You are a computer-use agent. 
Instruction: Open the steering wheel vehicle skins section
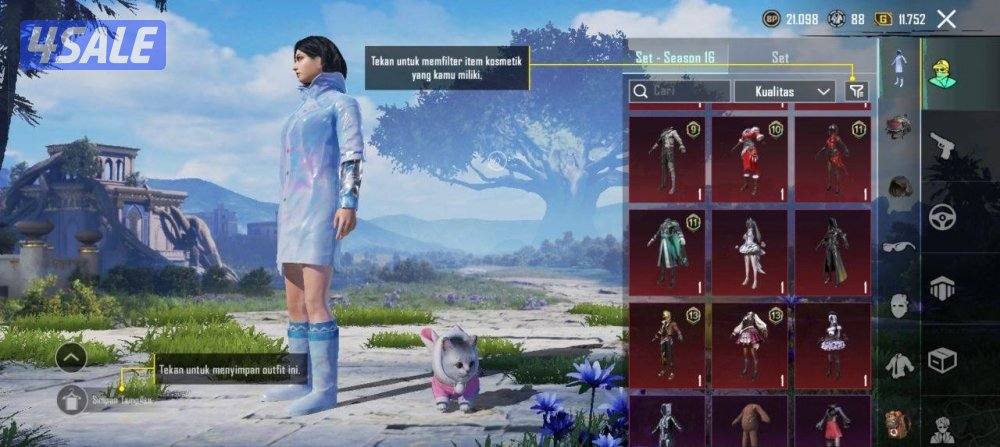[943, 217]
